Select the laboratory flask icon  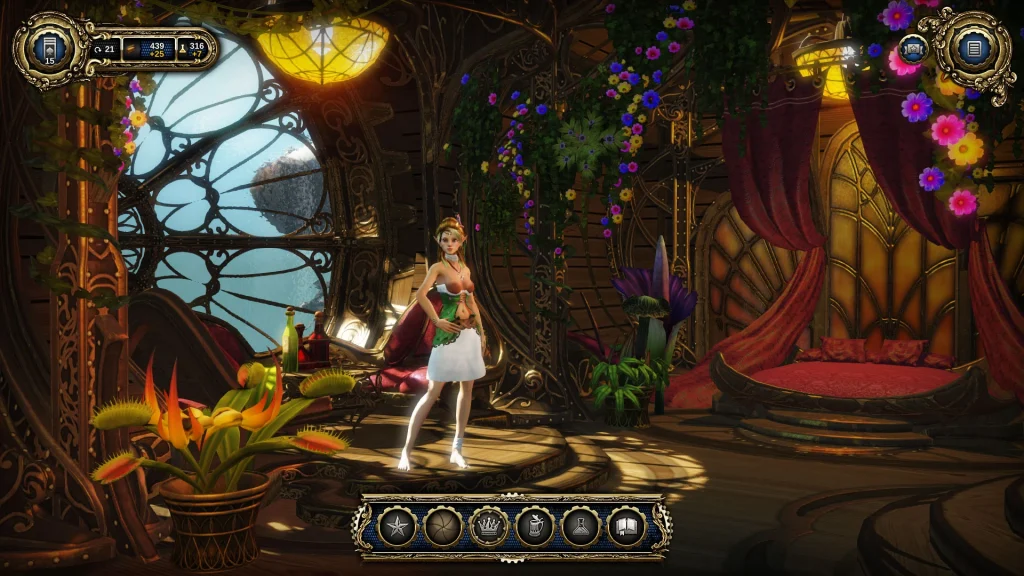(x=581, y=526)
